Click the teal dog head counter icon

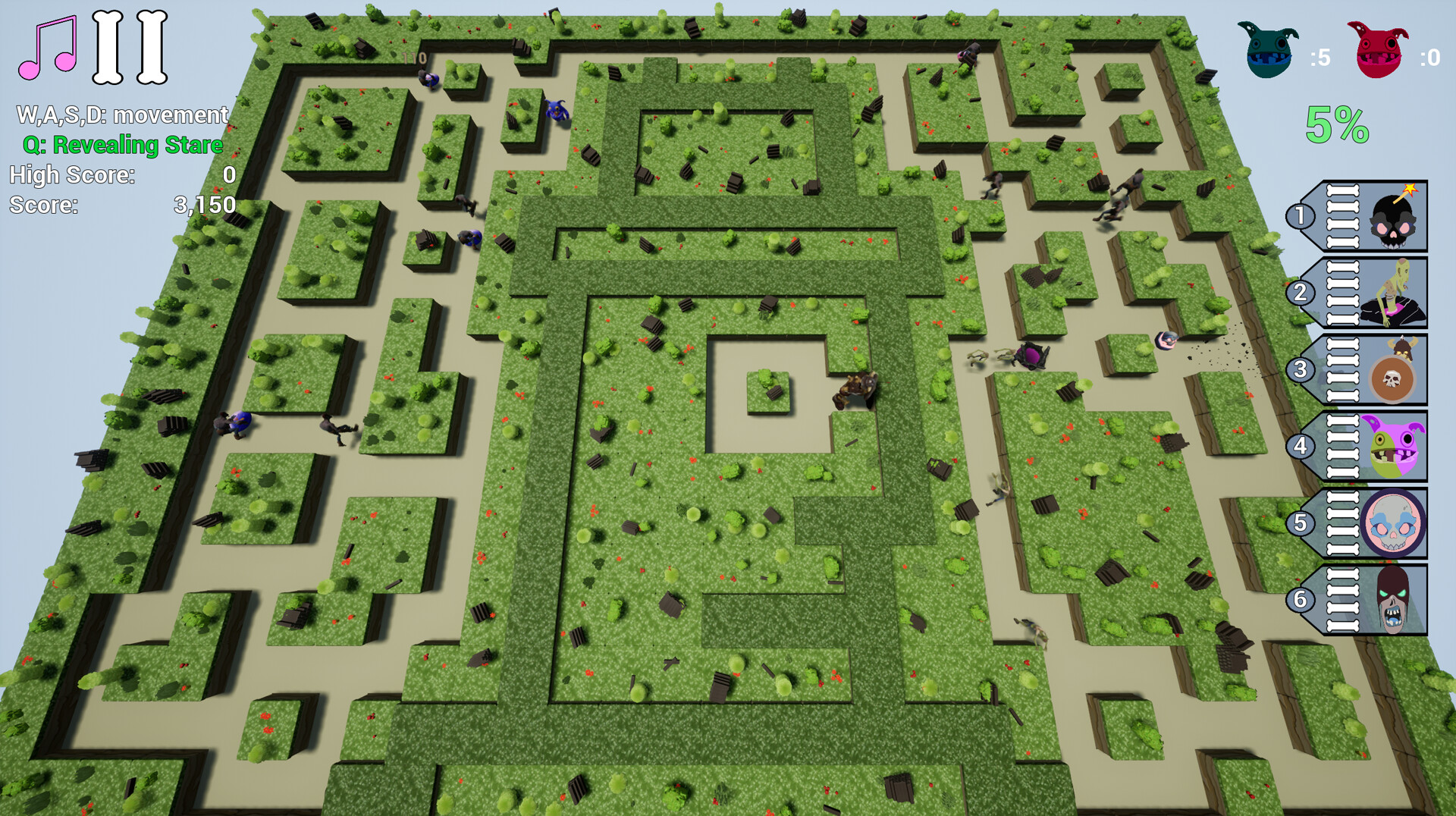tap(1268, 49)
